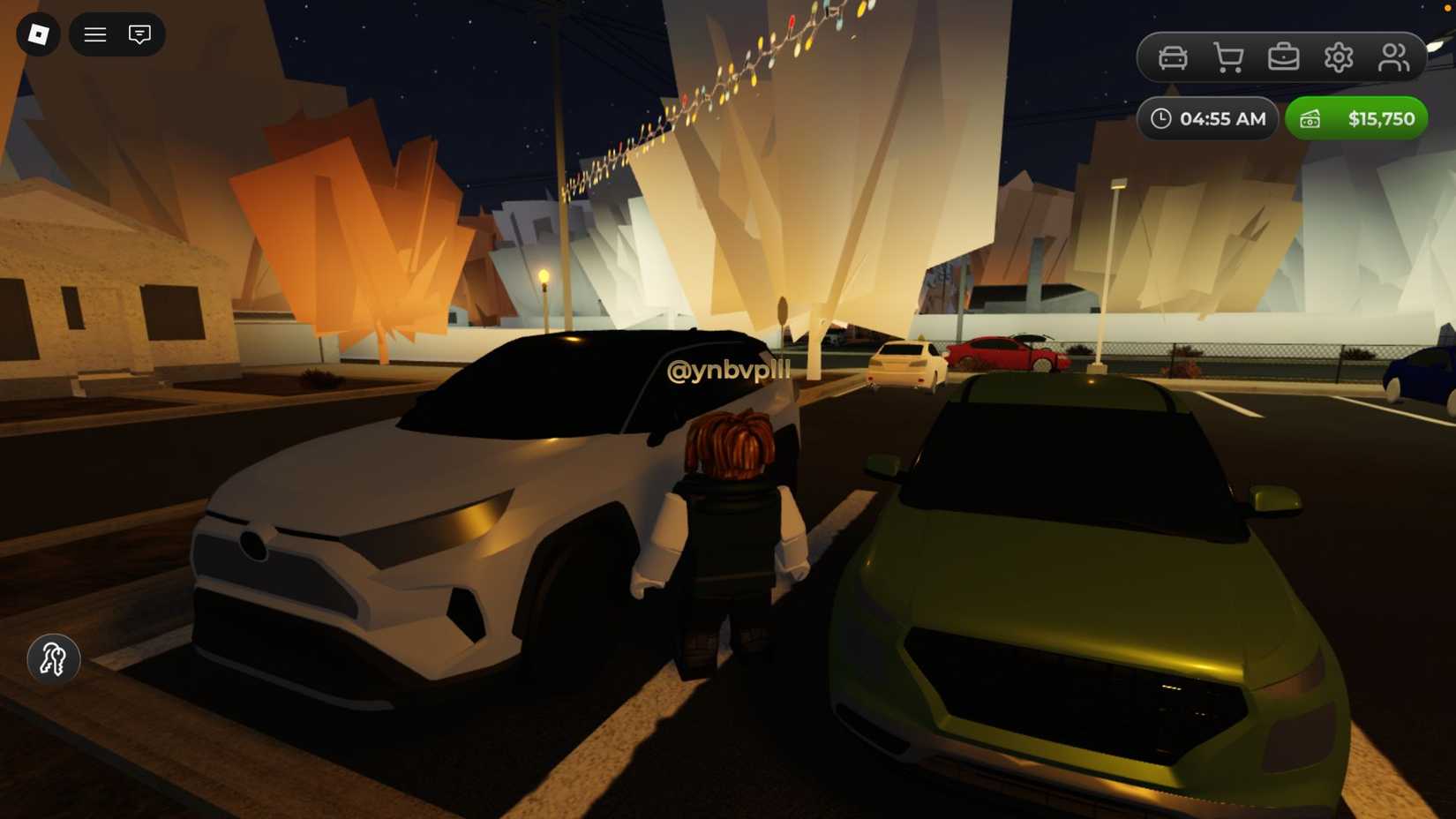This screenshot has height=819, width=1456.
Task: Toggle the player list visibility
Action: click(x=1394, y=56)
